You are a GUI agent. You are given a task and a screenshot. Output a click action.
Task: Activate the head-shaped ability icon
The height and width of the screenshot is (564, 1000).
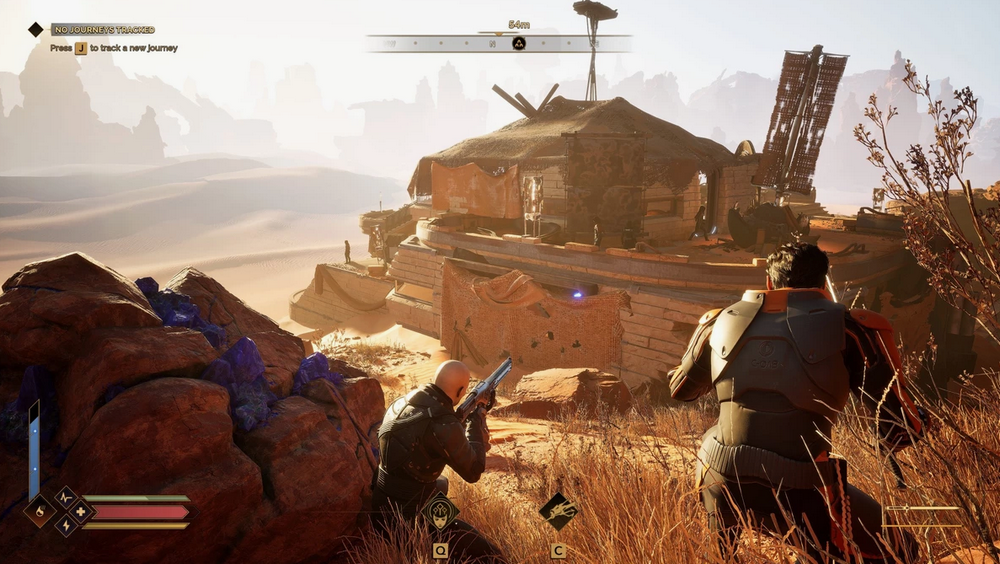coord(439,512)
